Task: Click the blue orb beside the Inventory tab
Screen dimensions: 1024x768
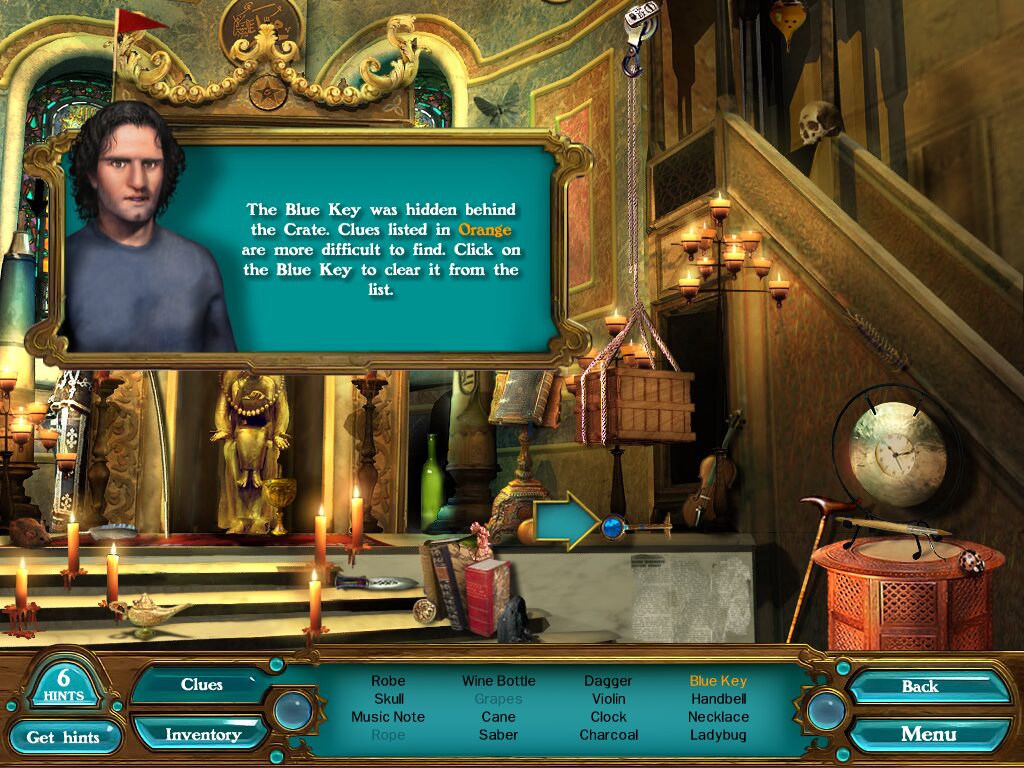Action: coord(292,710)
